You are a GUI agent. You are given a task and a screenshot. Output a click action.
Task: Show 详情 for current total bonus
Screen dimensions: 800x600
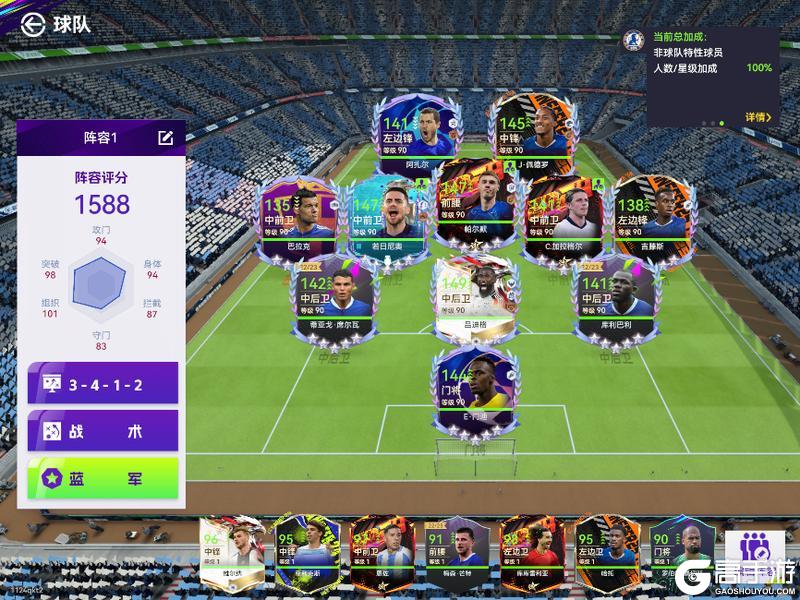click(758, 117)
